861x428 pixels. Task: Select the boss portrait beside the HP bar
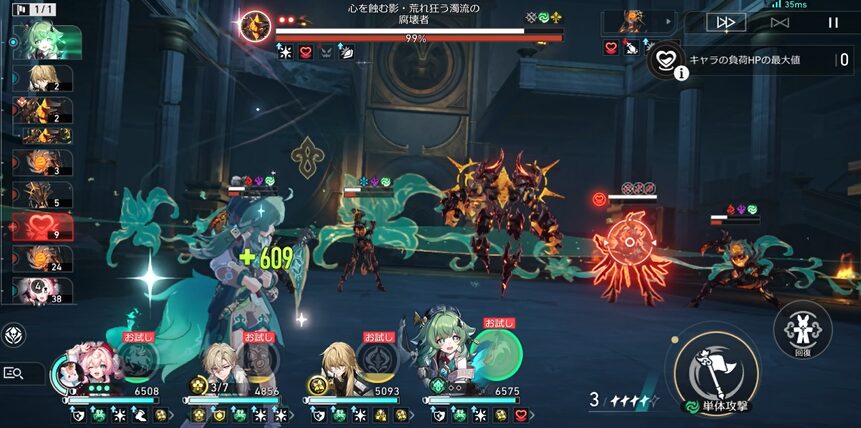tap(256, 27)
